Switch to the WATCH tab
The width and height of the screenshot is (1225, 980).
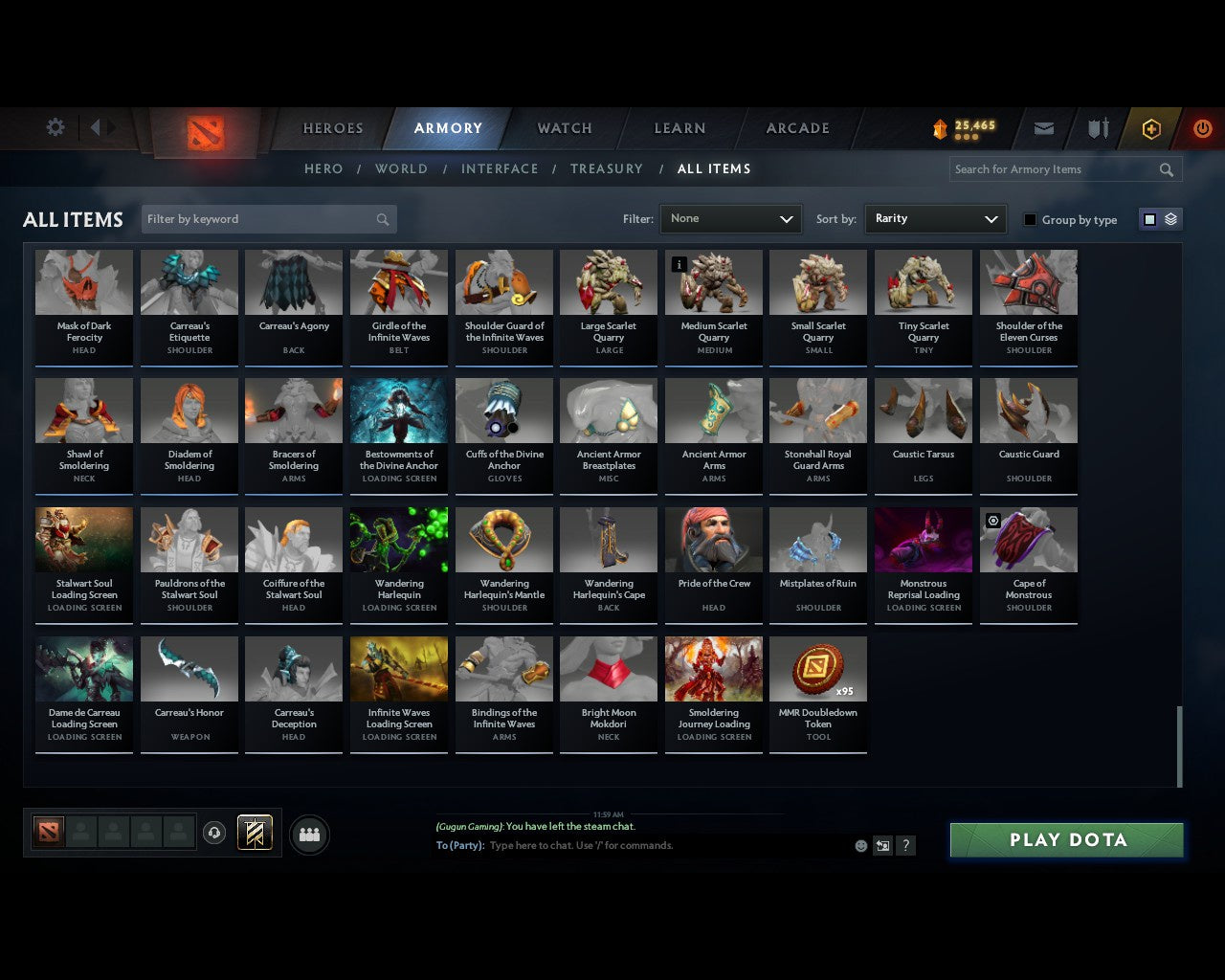[x=564, y=127]
